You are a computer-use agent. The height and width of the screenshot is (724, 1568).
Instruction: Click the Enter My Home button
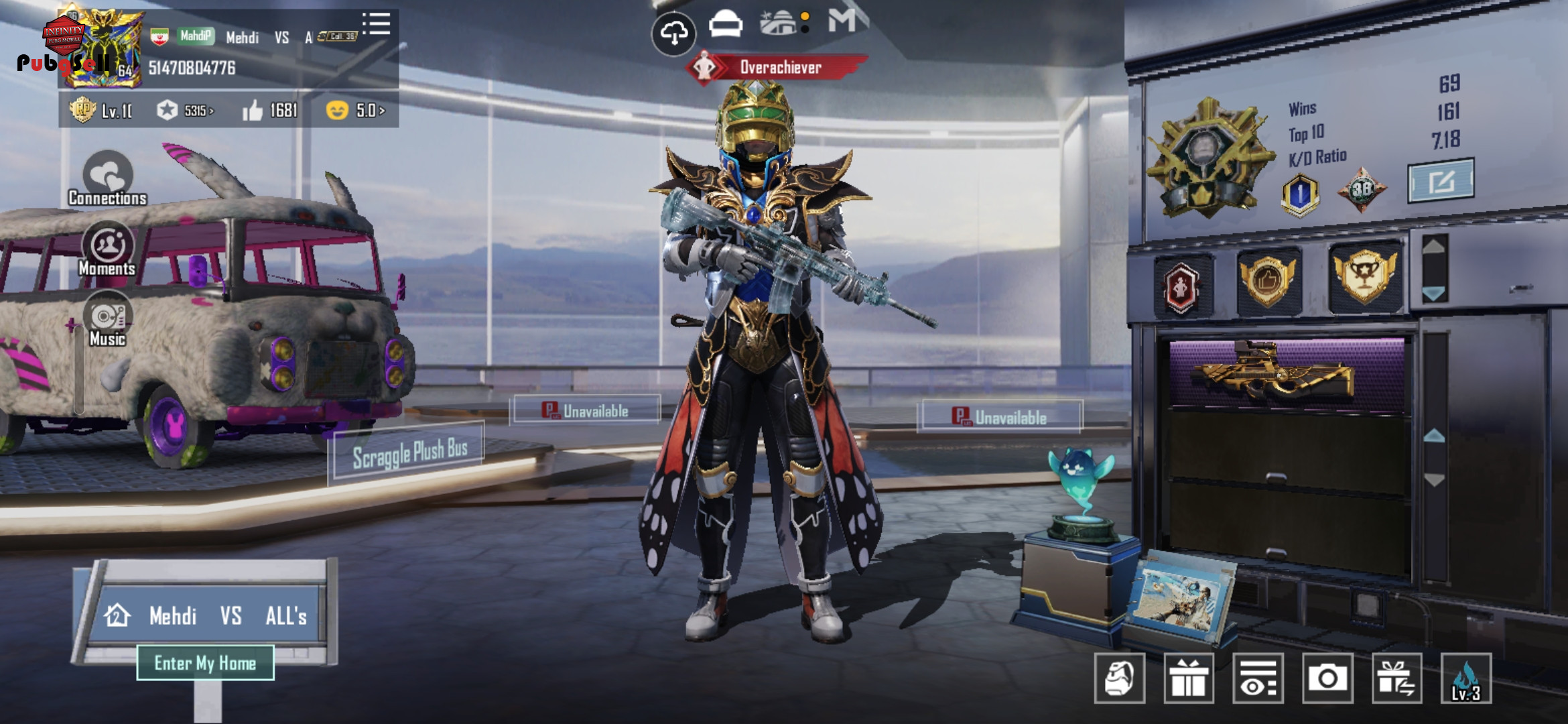pyautogui.click(x=205, y=663)
